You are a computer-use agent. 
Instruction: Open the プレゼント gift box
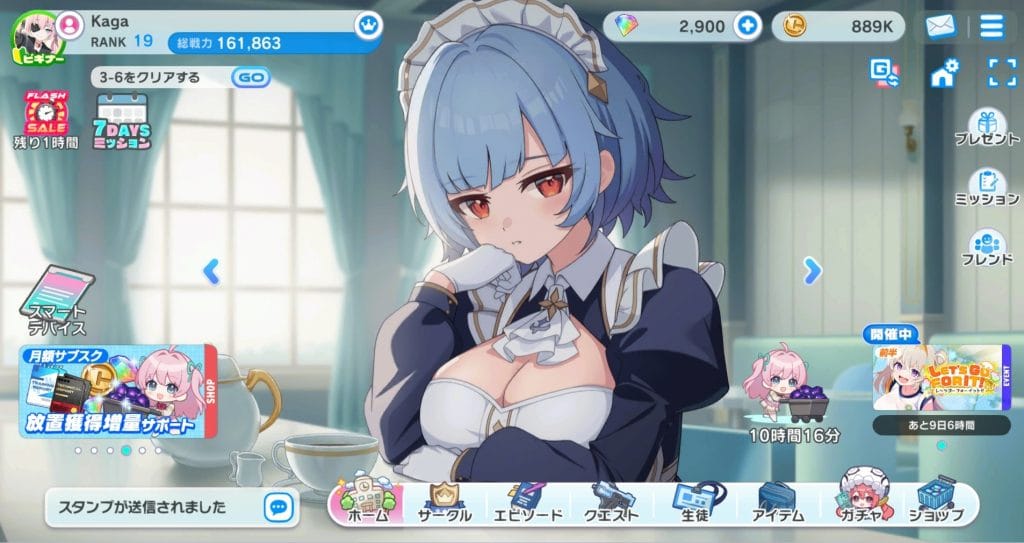coord(986,126)
